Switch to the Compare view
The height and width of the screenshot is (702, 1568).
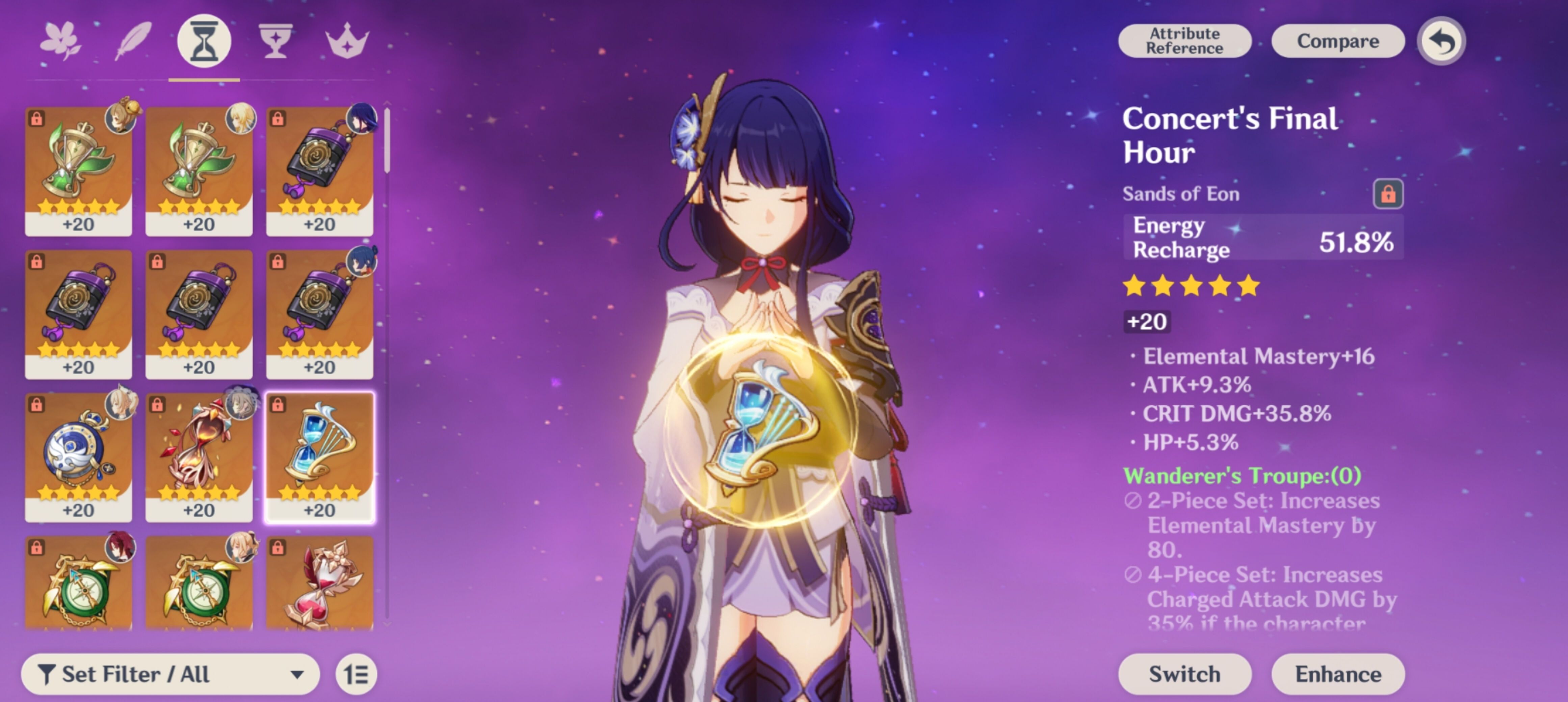(1337, 40)
